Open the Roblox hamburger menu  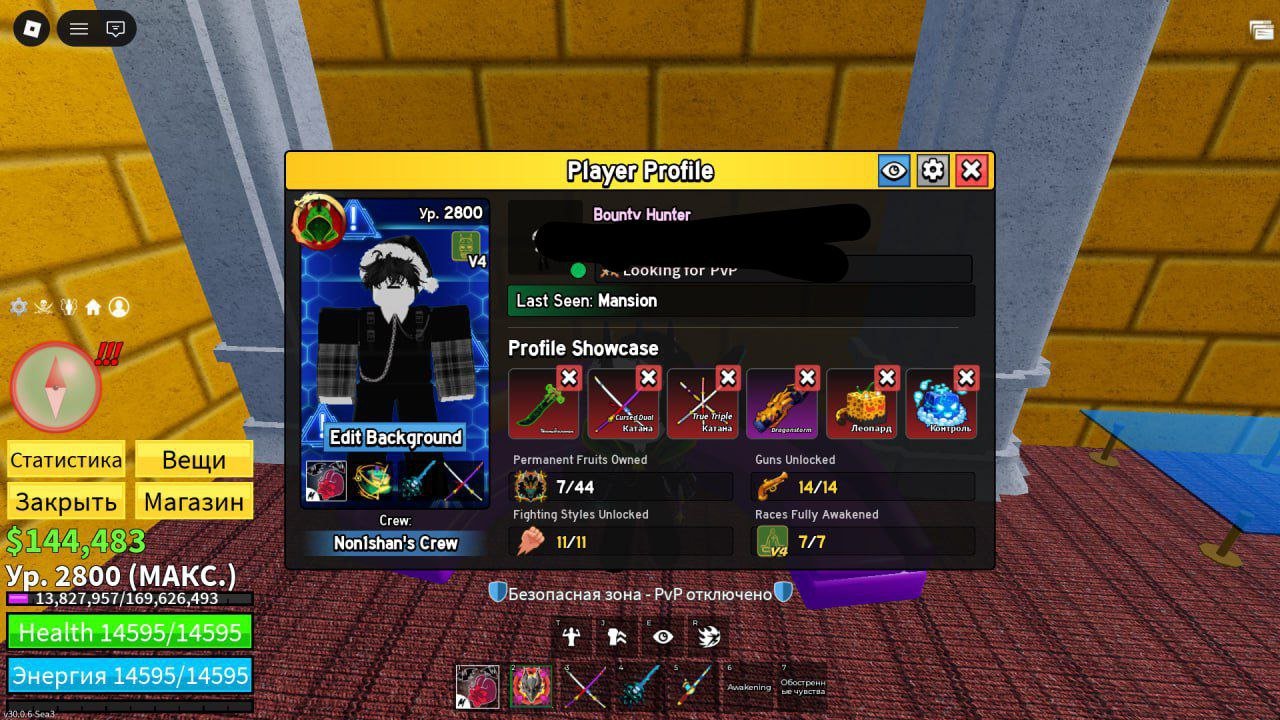point(78,29)
